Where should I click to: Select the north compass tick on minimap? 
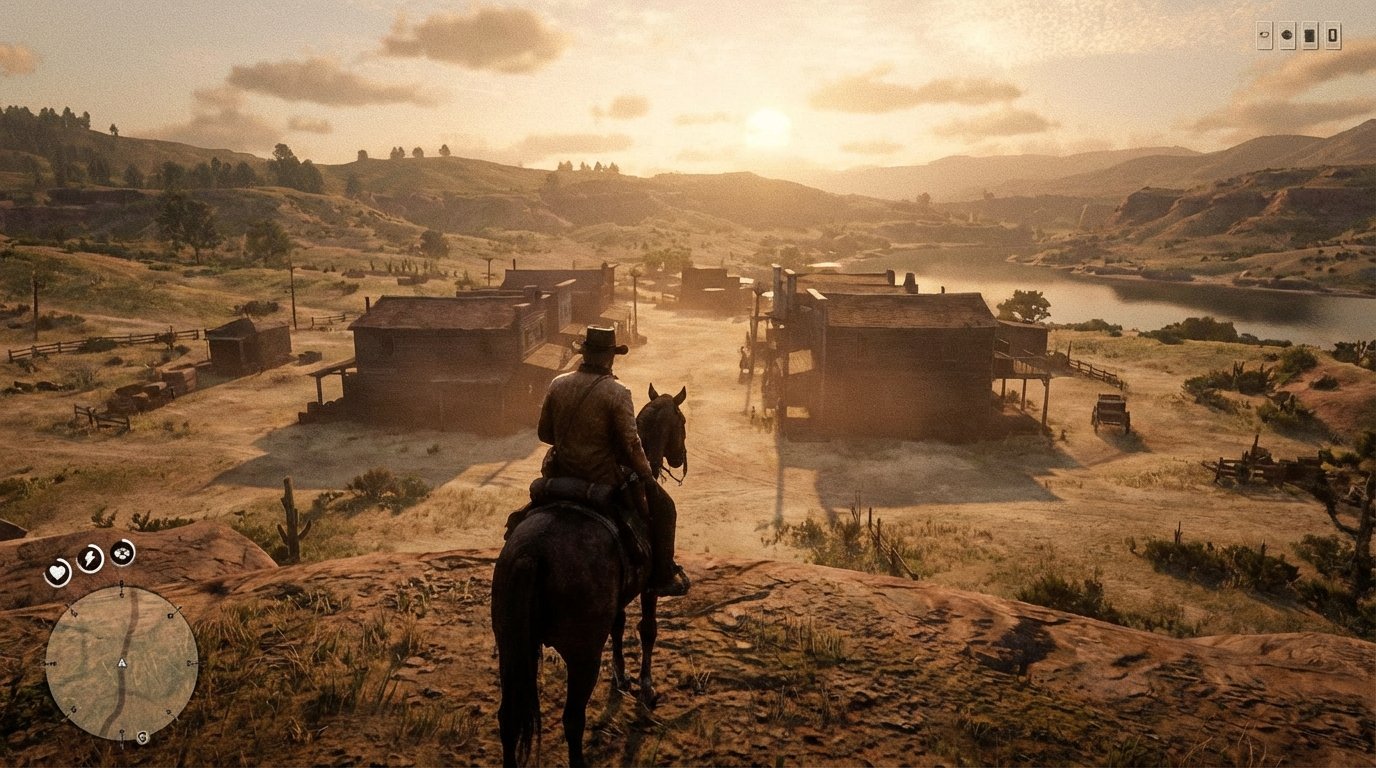point(122,588)
